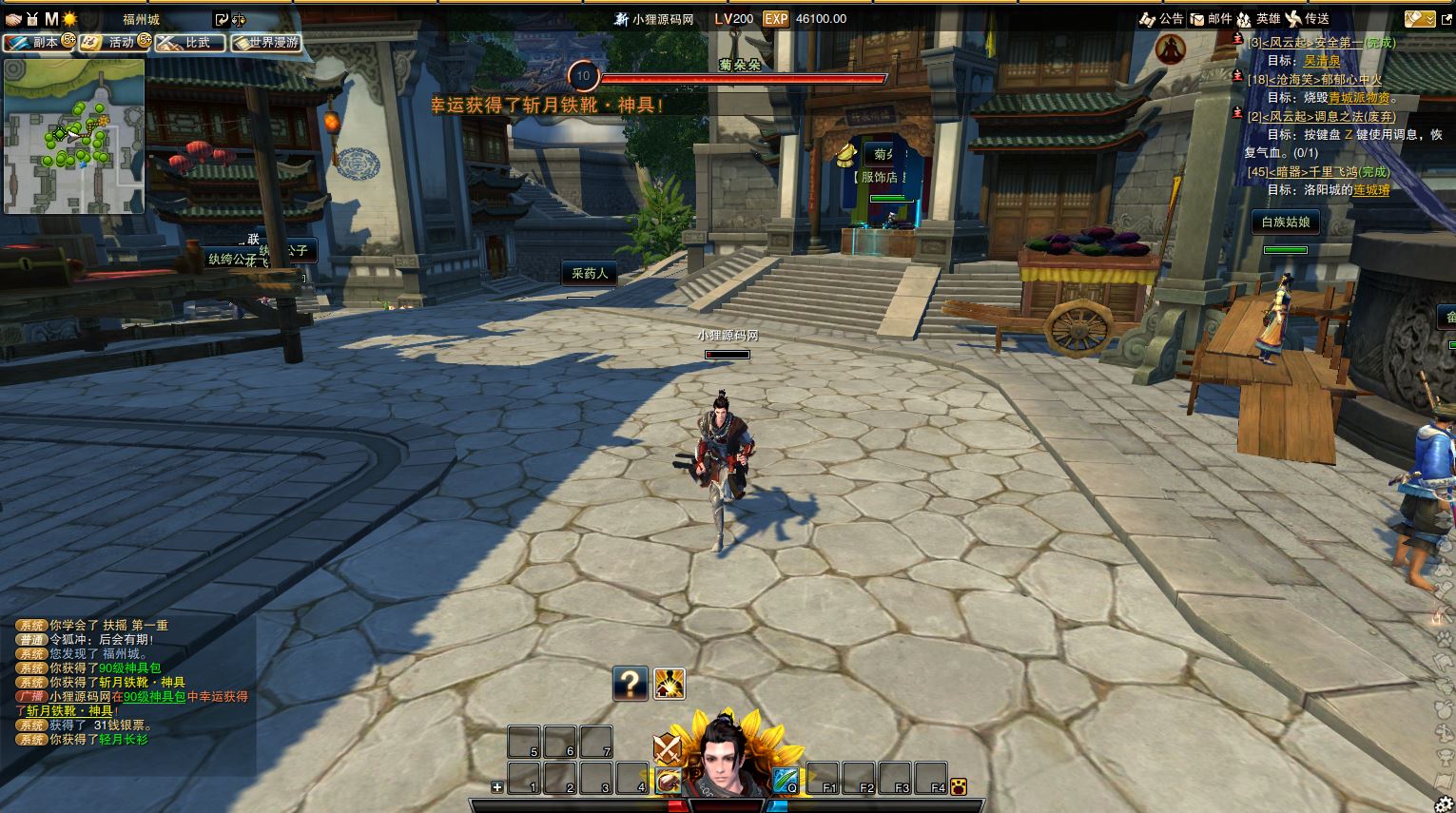Toggle the sun icon beside the M
This screenshot has height=813, width=1456.
click(x=69, y=19)
